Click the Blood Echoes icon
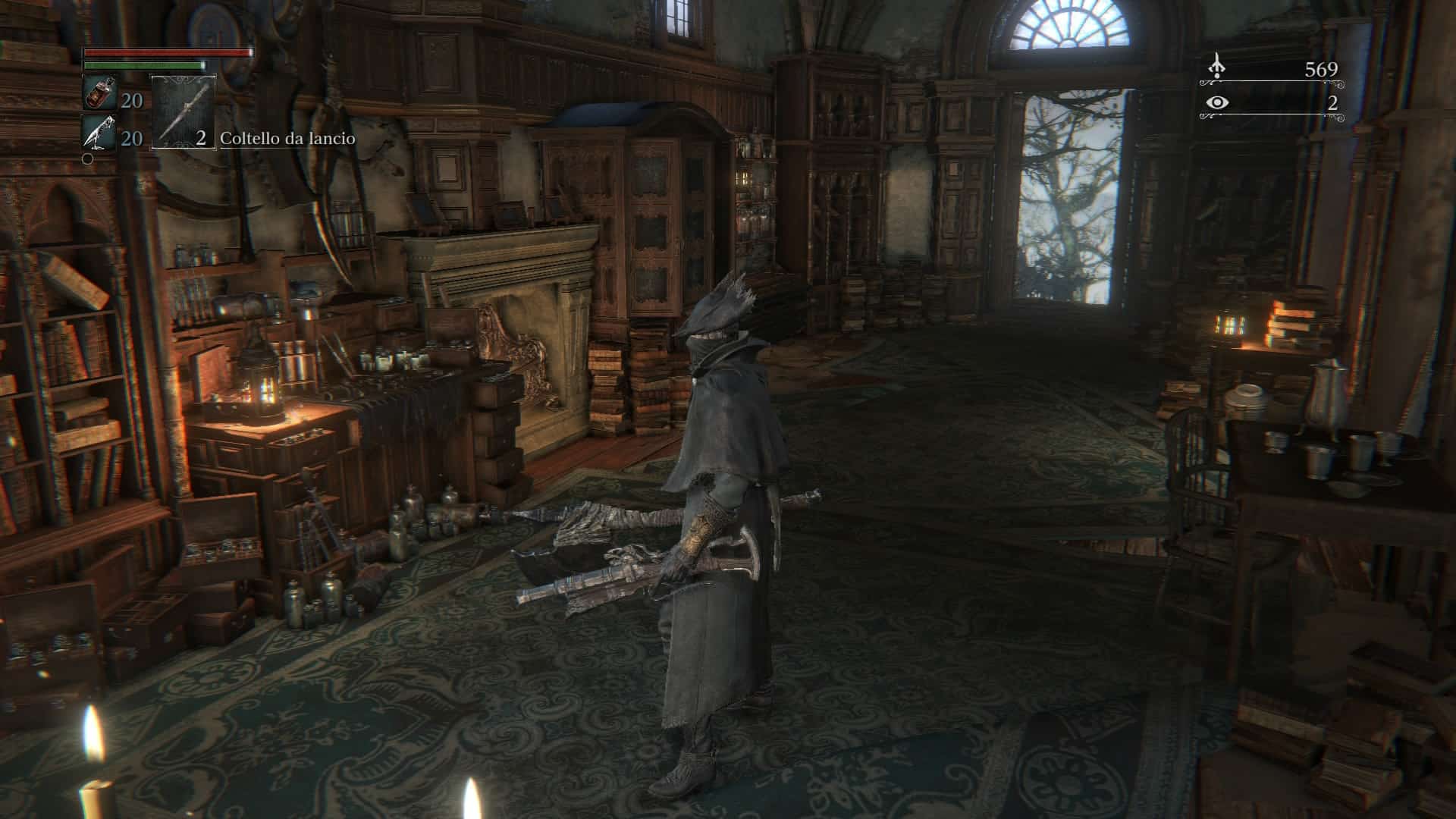 [x=1217, y=67]
